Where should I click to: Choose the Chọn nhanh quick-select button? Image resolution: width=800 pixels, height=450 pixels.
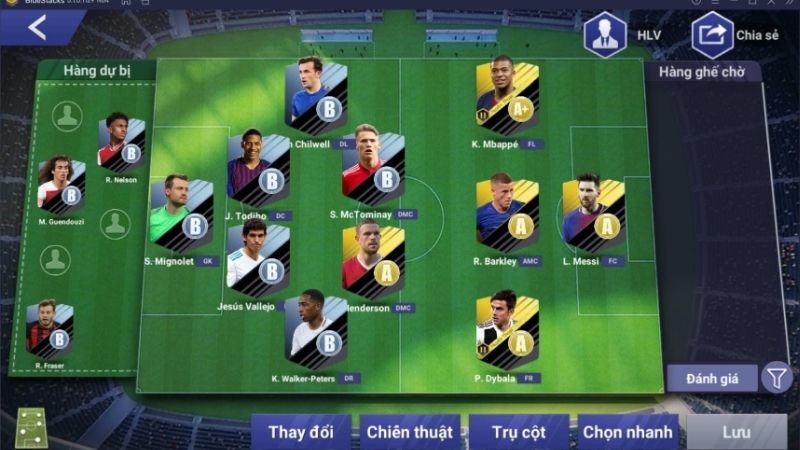pyautogui.click(x=627, y=432)
